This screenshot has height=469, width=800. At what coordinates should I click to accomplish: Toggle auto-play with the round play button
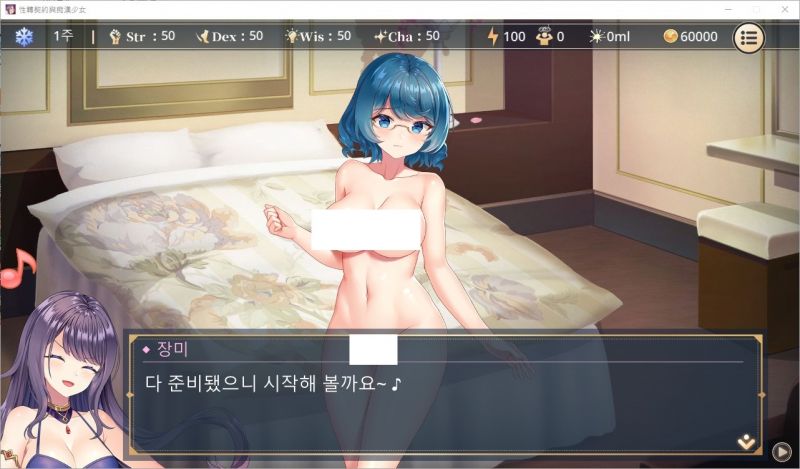pyautogui.click(x=782, y=451)
